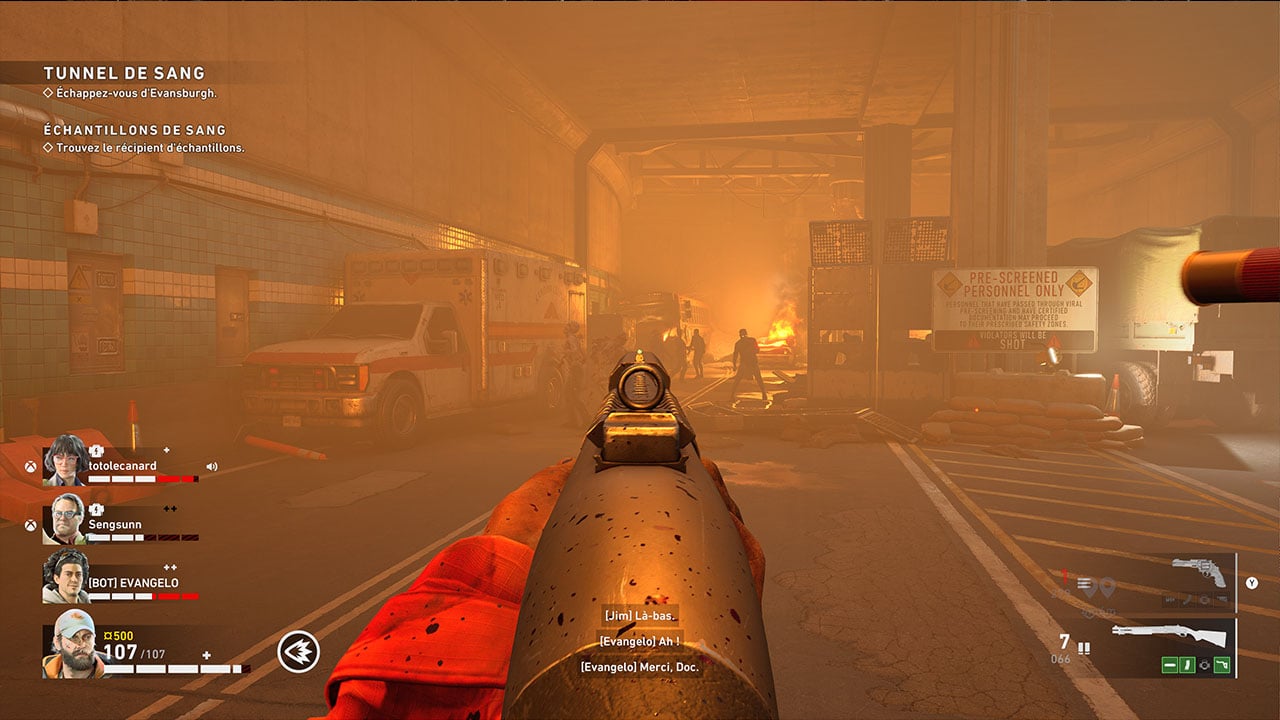Click the copper coin icon beside 500
Viewport: 1280px width, 720px height.
coord(109,634)
